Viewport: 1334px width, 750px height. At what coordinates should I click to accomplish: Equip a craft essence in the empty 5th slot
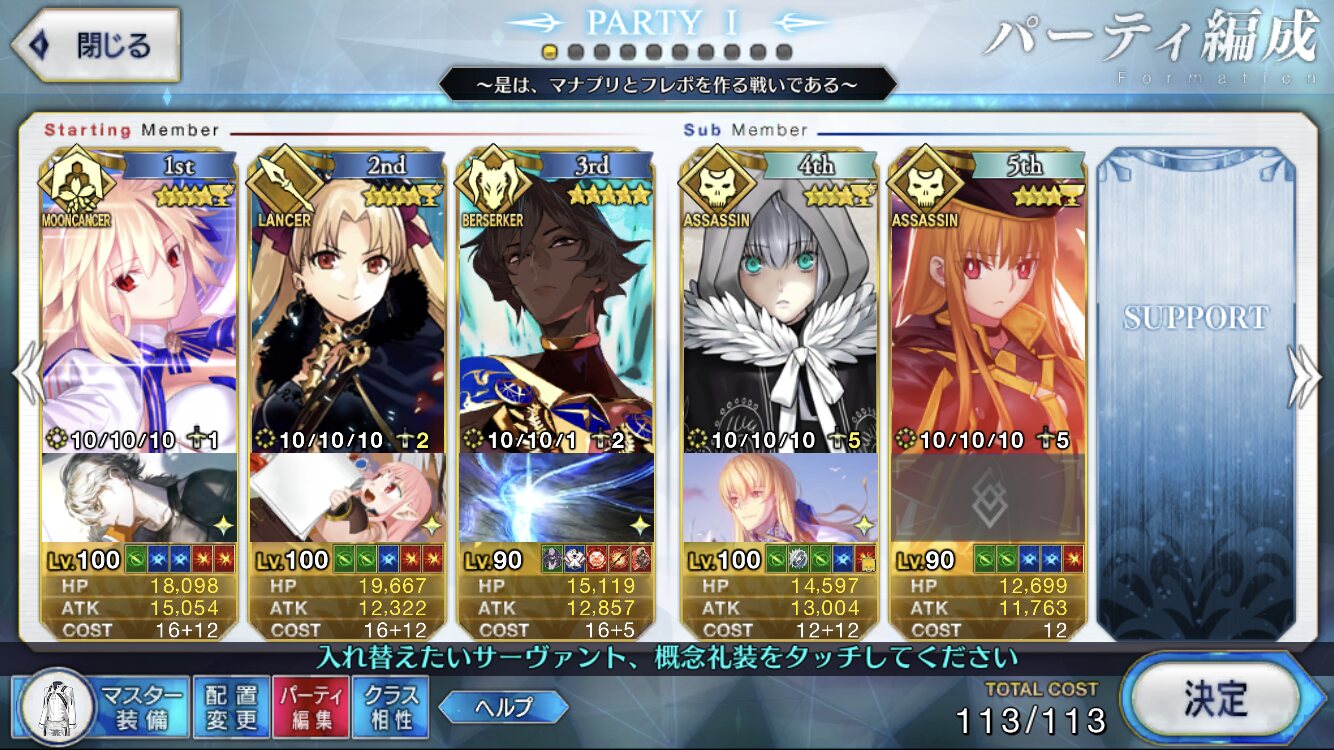point(988,498)
